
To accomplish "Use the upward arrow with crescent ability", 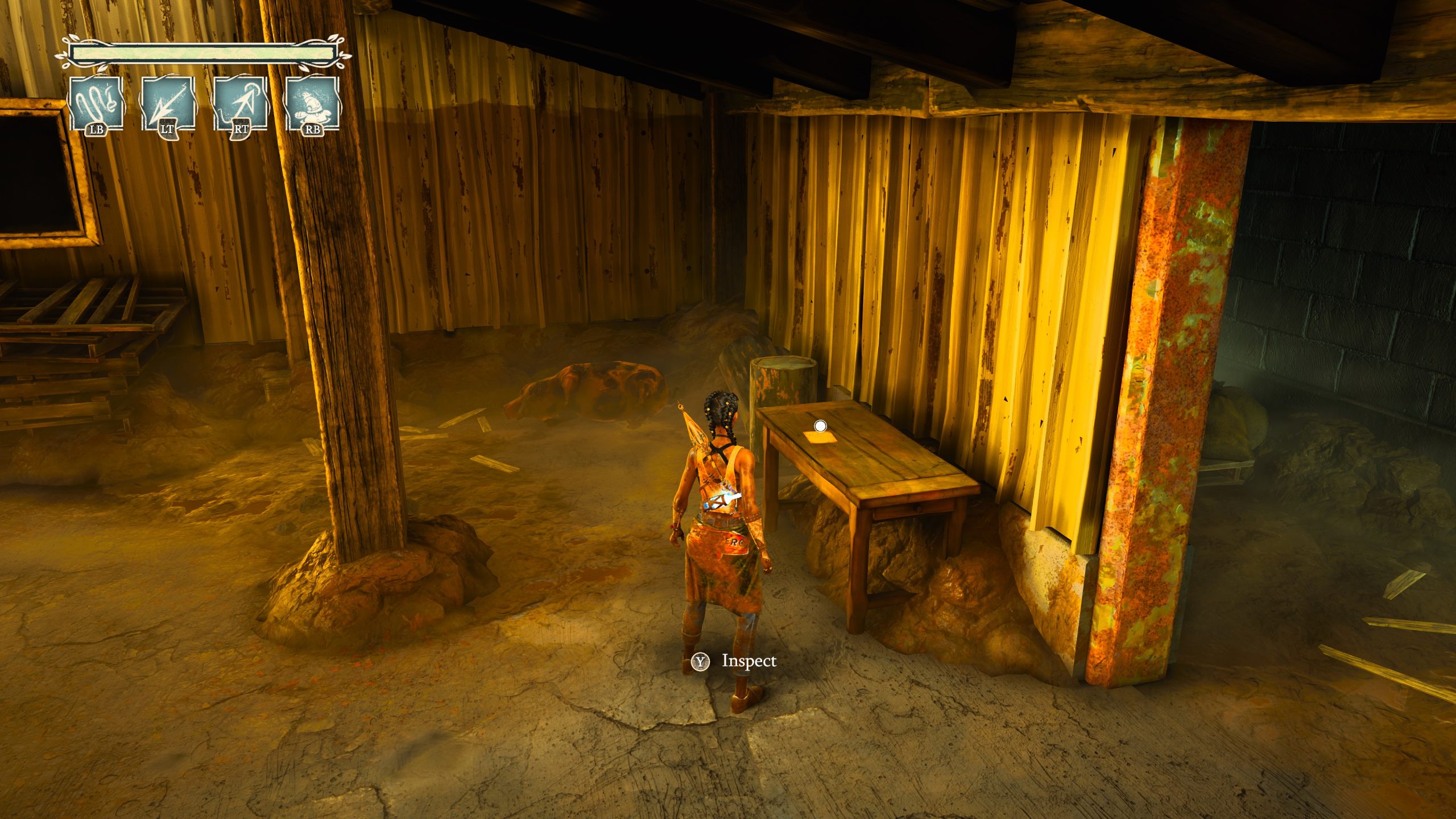I will pos(240,105).
